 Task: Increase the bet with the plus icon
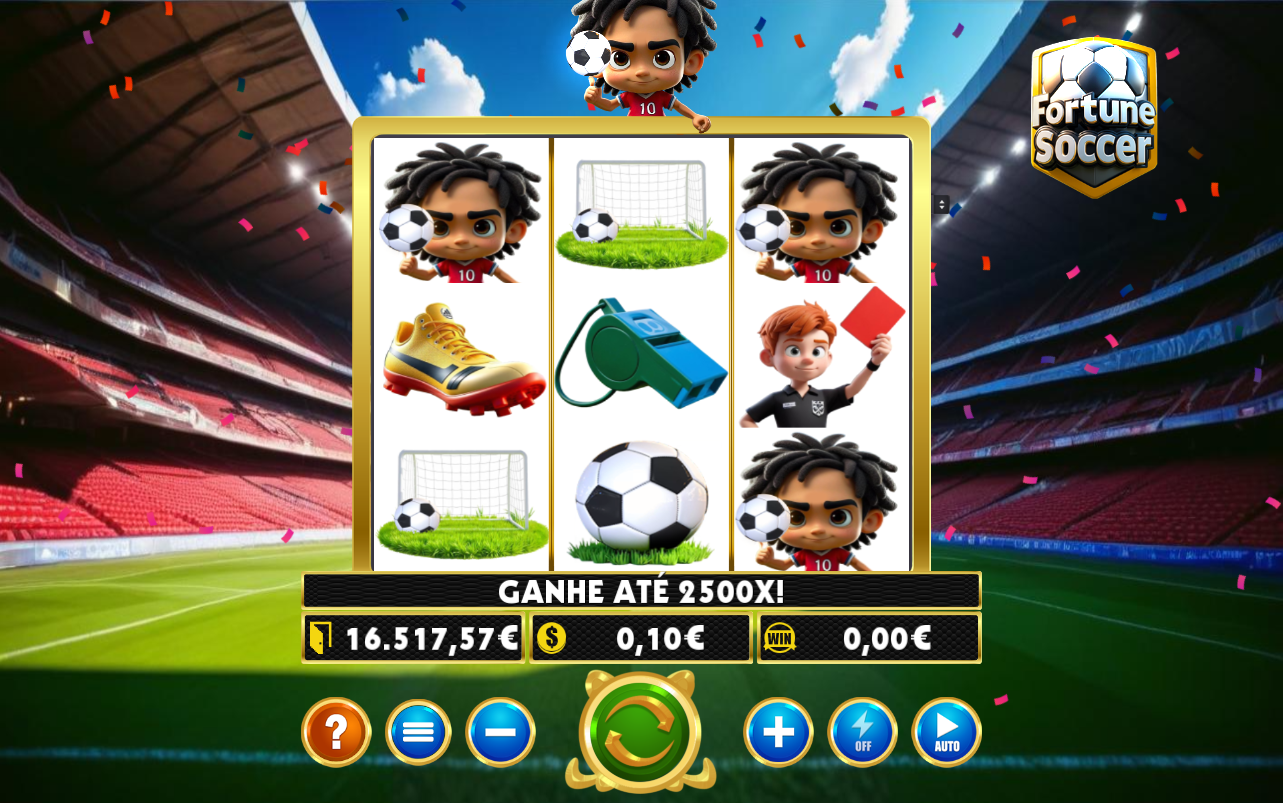(777, 732)
